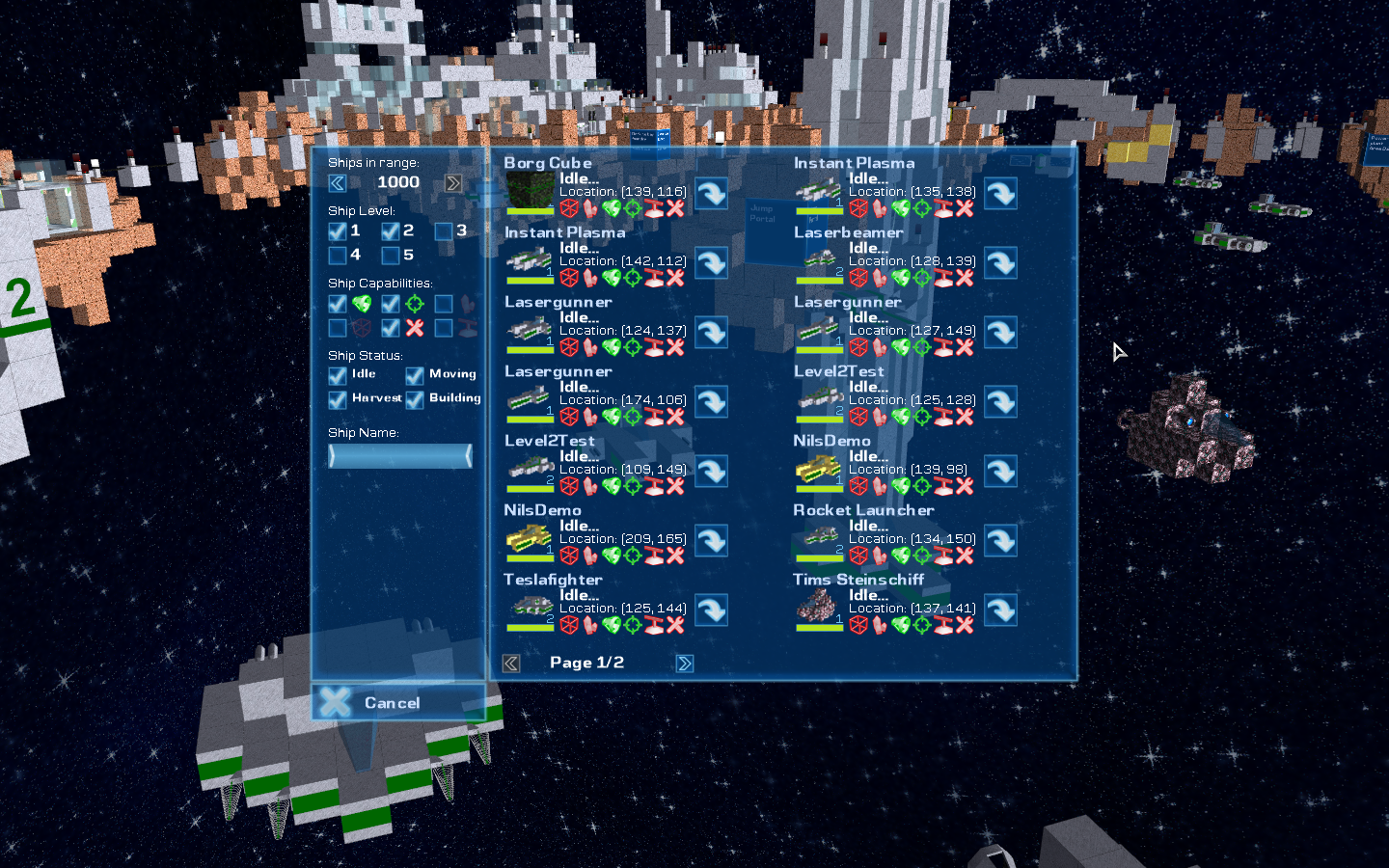Pick the Rocket Launcher ship arrow button

(1001, 541)
